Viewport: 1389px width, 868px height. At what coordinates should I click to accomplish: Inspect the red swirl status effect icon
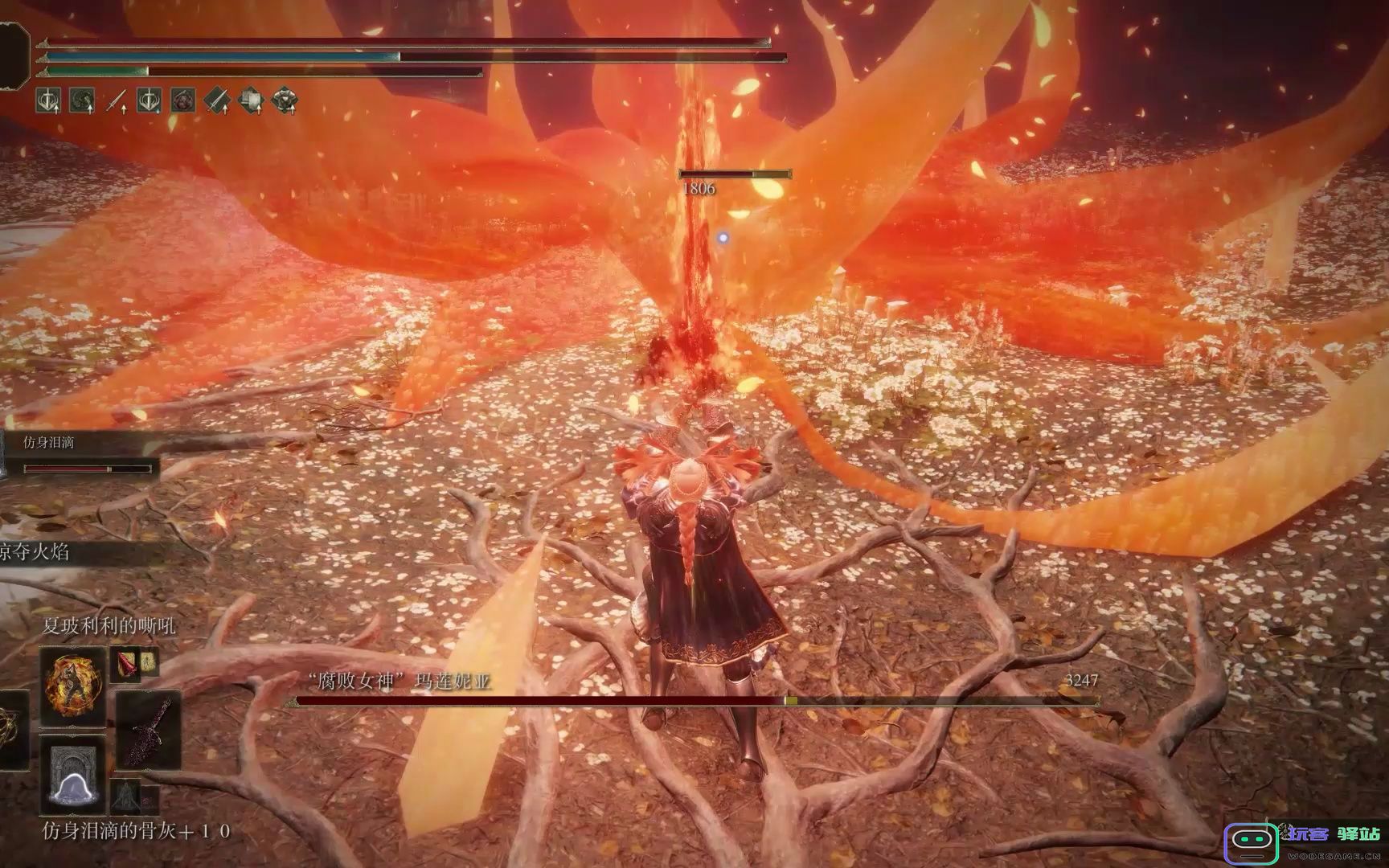click(x=82, y=101)
